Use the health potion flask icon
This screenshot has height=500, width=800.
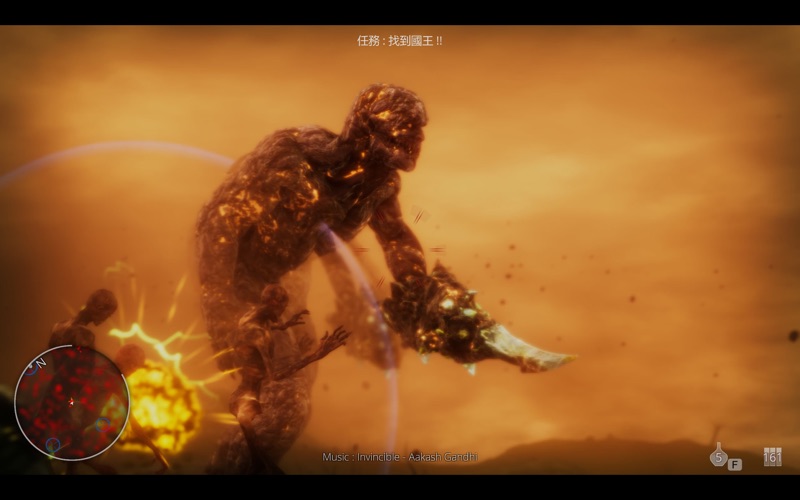click(718, 455)
